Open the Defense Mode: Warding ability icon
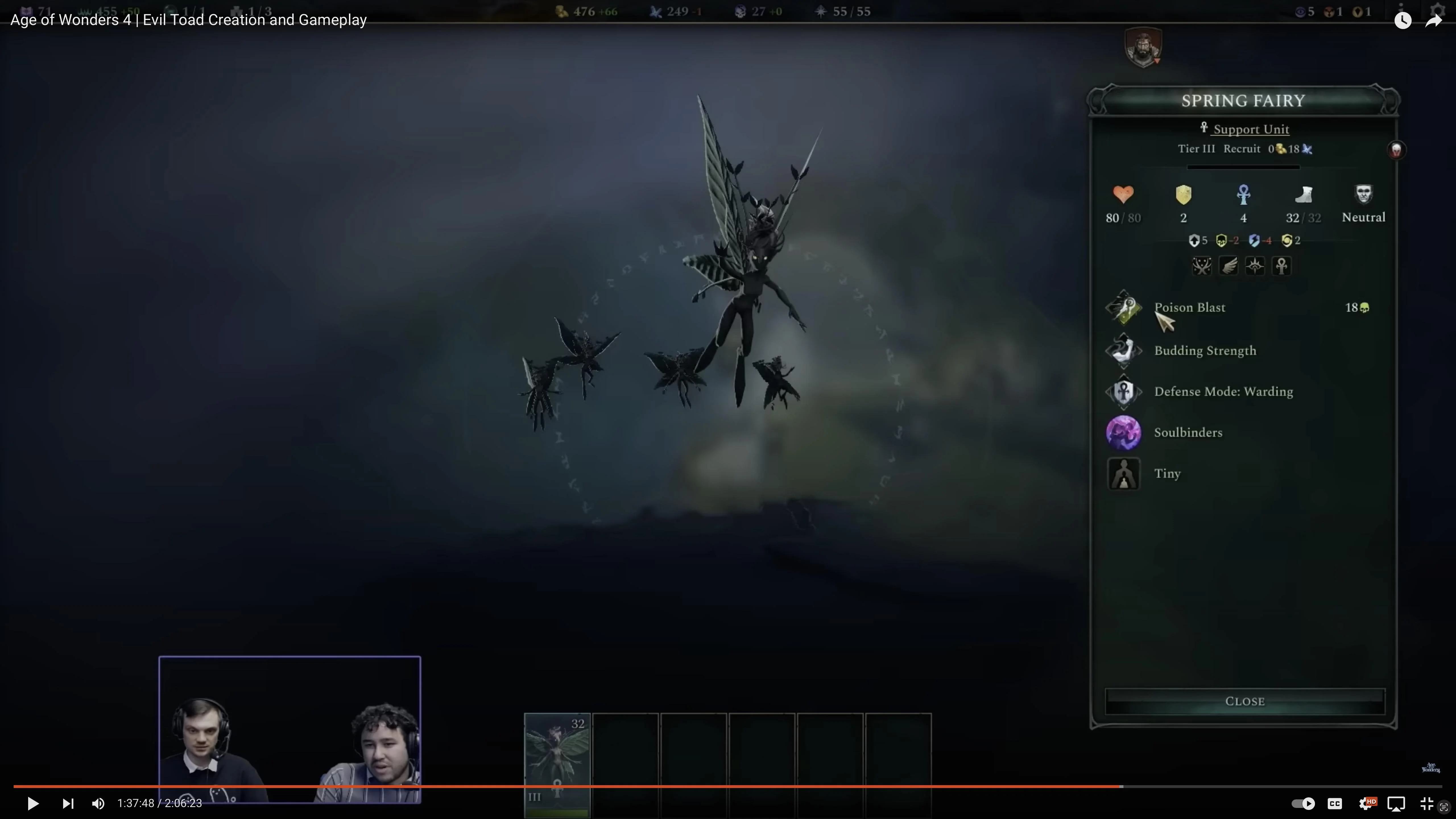Viewport: 1456px width, 819px height. (x=1124, y=391)
